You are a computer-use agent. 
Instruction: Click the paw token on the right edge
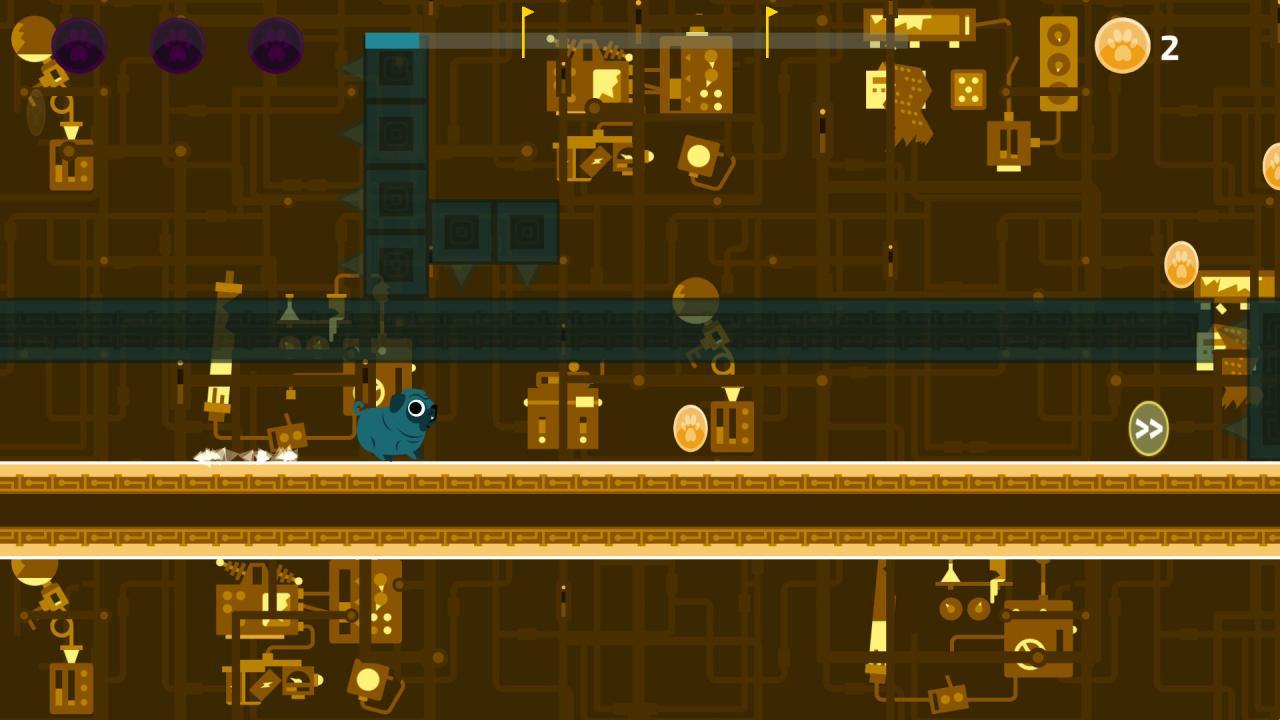click(x=1180, y=265)
